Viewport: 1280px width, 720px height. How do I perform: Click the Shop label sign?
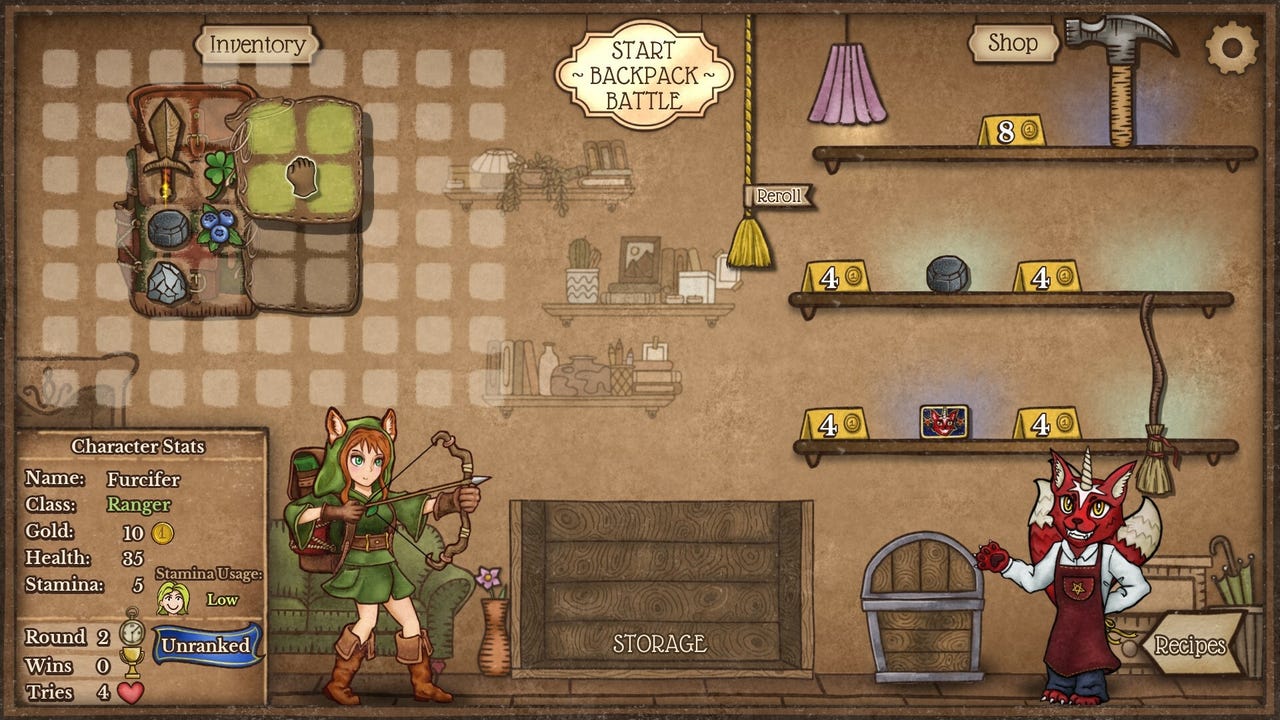click(1013, 43)
